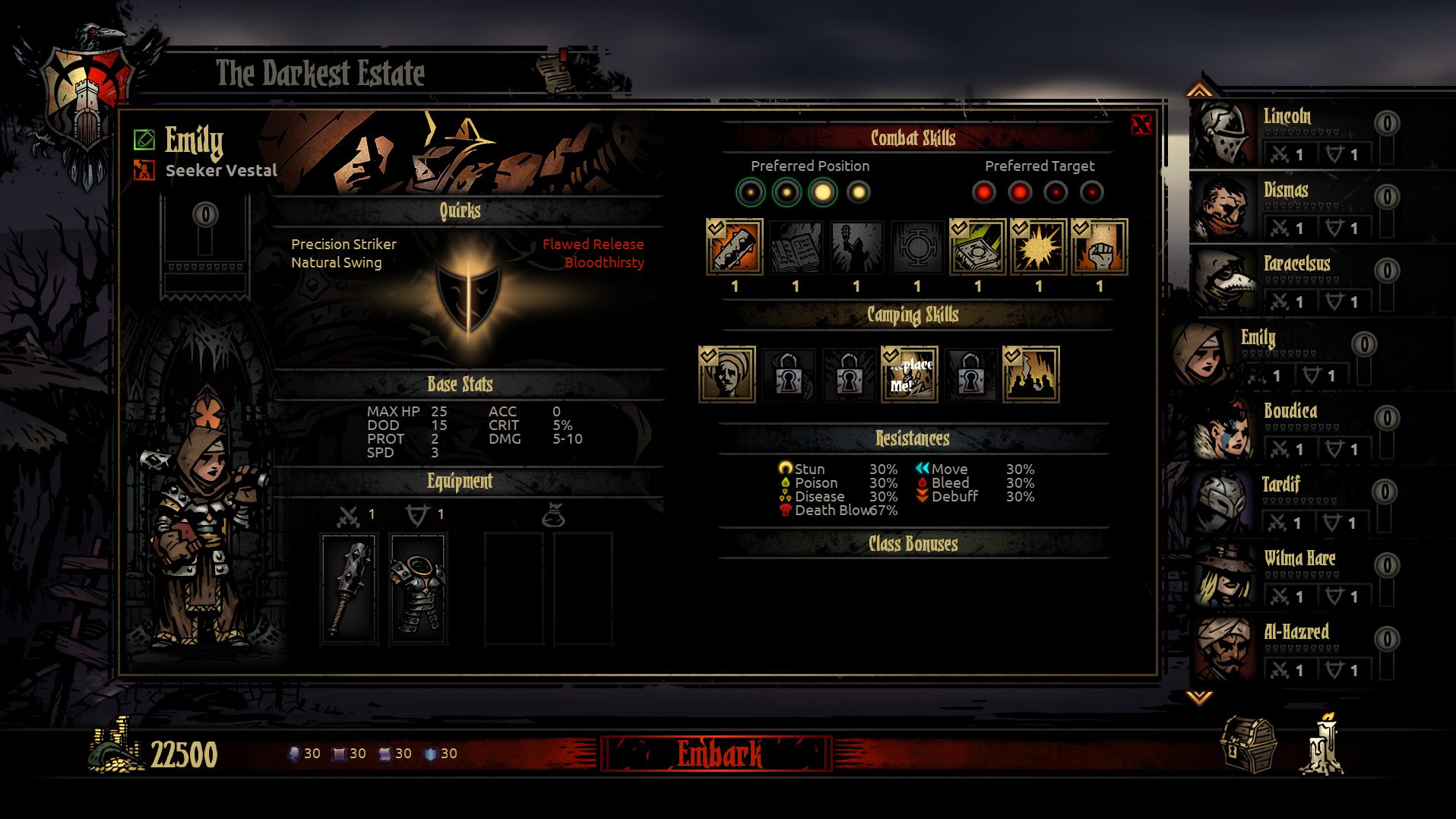Open the treasure chest inventory icon
Image resolution: width=1456 pixels, height=819 pixels.
point(1247,745)
